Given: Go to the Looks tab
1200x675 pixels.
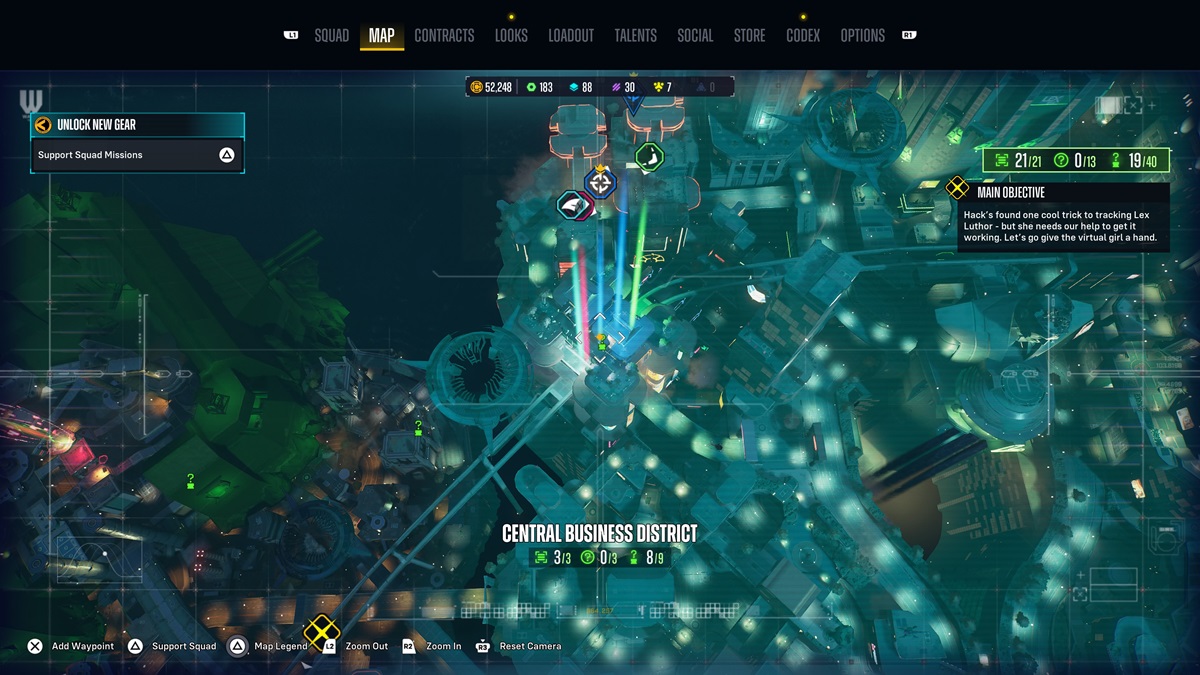Looking at the screenshot, I should coord(511,36).
